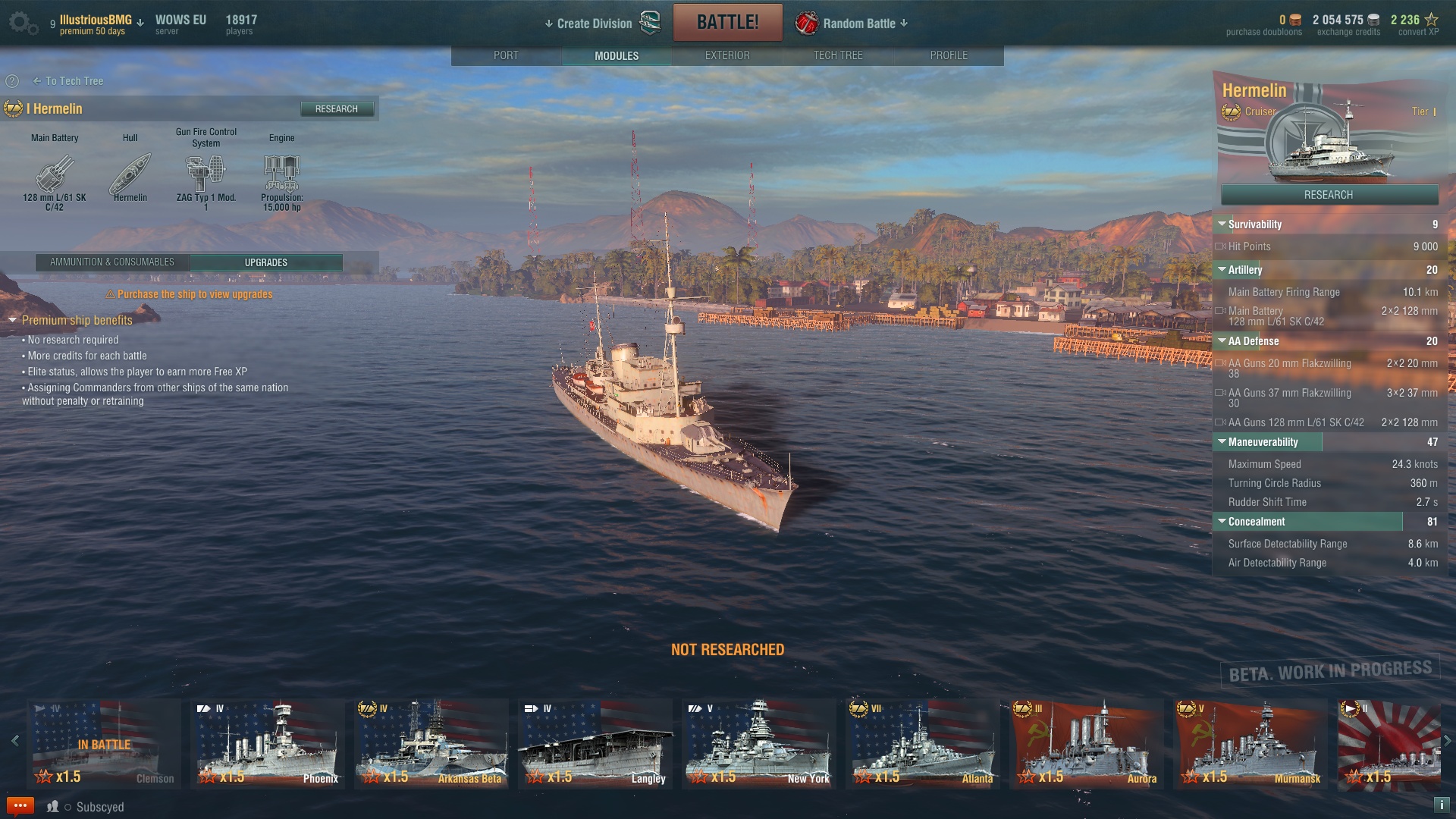Switch to the PORT tab
Viewport: 1456px width, 819px height.
(x=506, y=55)
